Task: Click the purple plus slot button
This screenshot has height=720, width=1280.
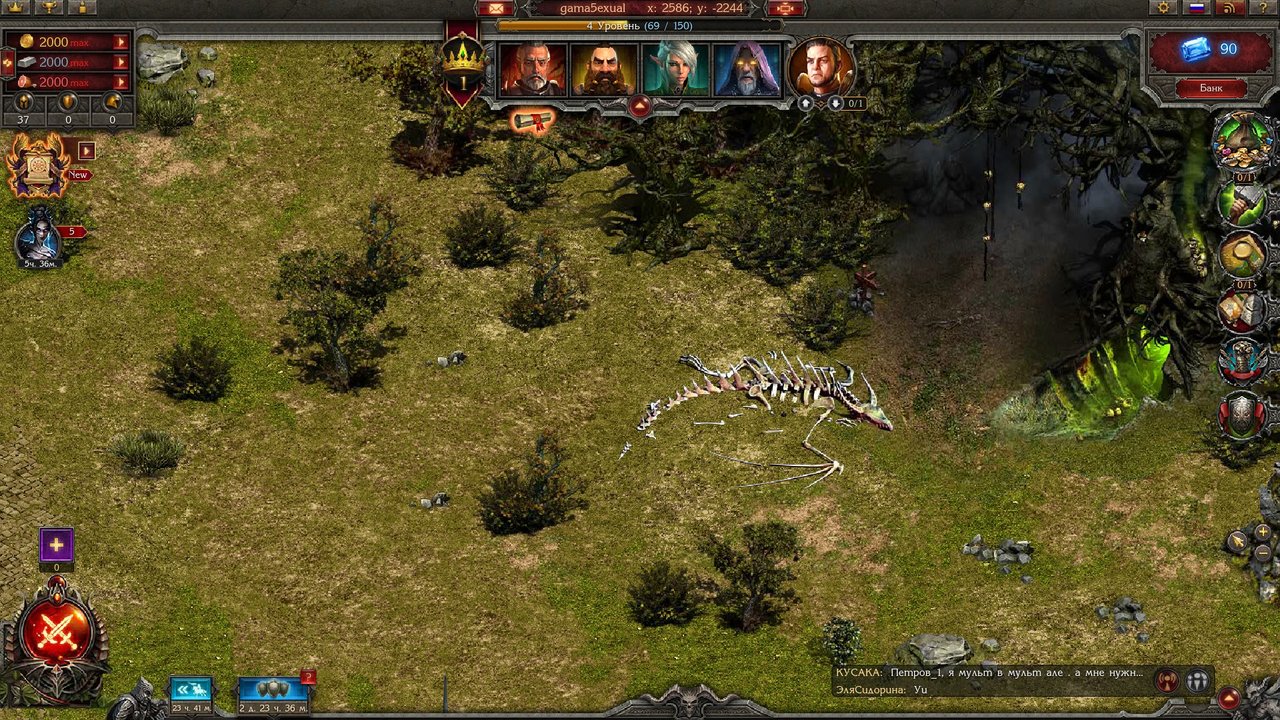Action: pos(56,546)
